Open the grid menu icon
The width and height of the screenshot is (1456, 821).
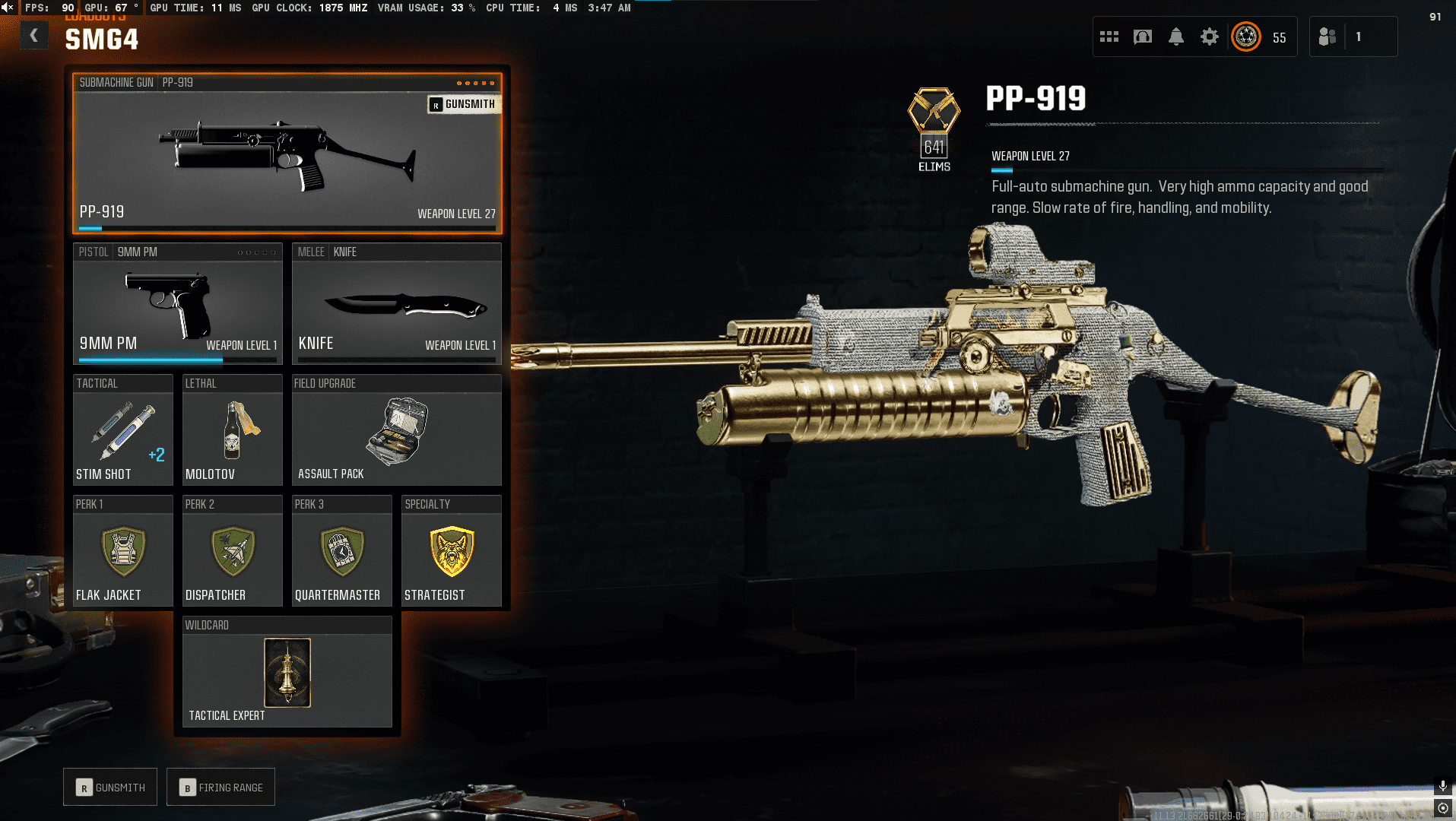[x=1109, y=36]
